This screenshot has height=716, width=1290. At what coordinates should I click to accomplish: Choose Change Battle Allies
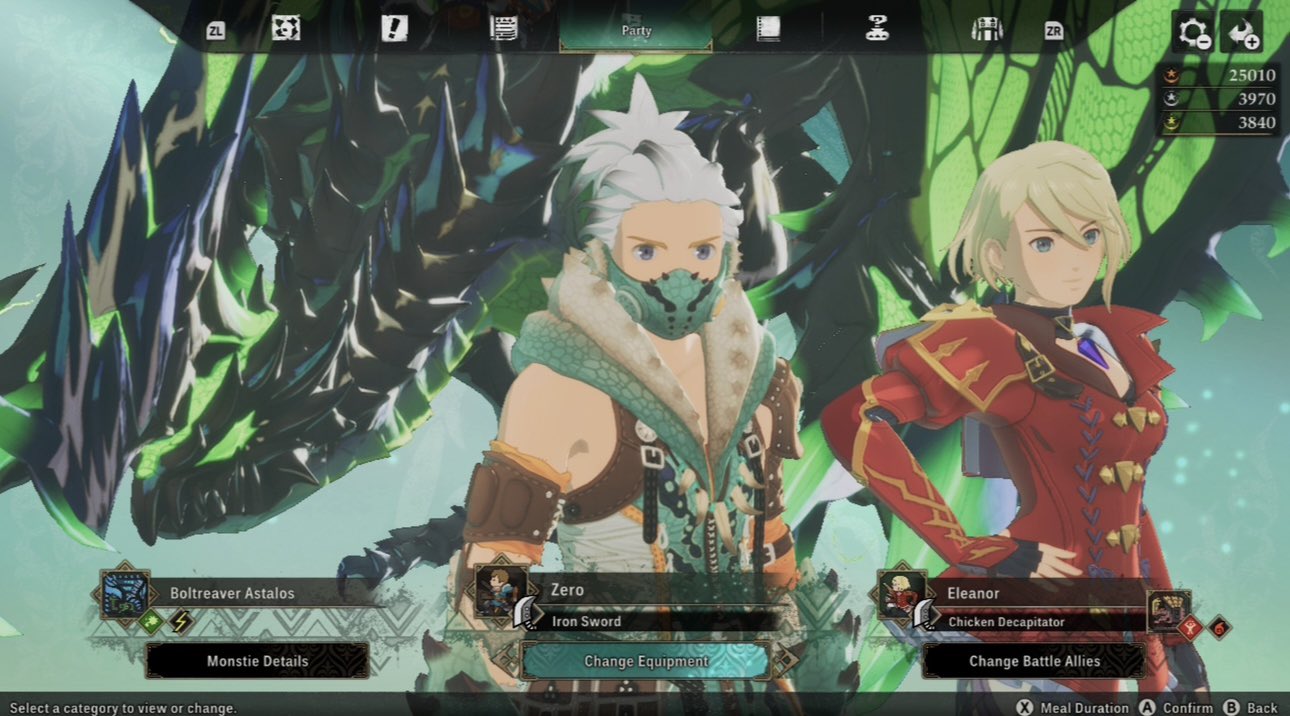1034,661
